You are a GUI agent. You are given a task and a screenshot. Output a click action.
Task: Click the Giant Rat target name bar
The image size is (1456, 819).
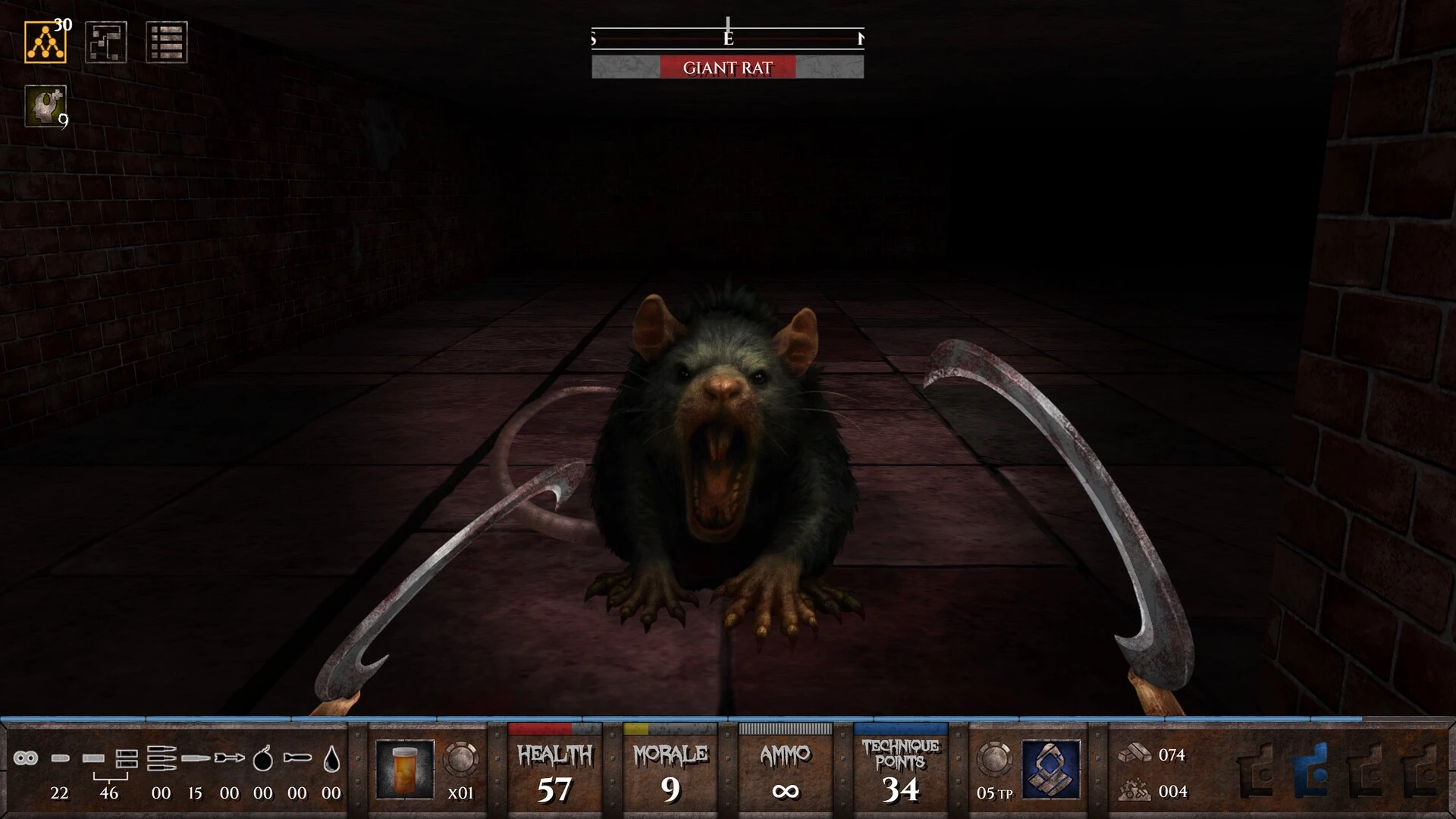click(727, 67)
